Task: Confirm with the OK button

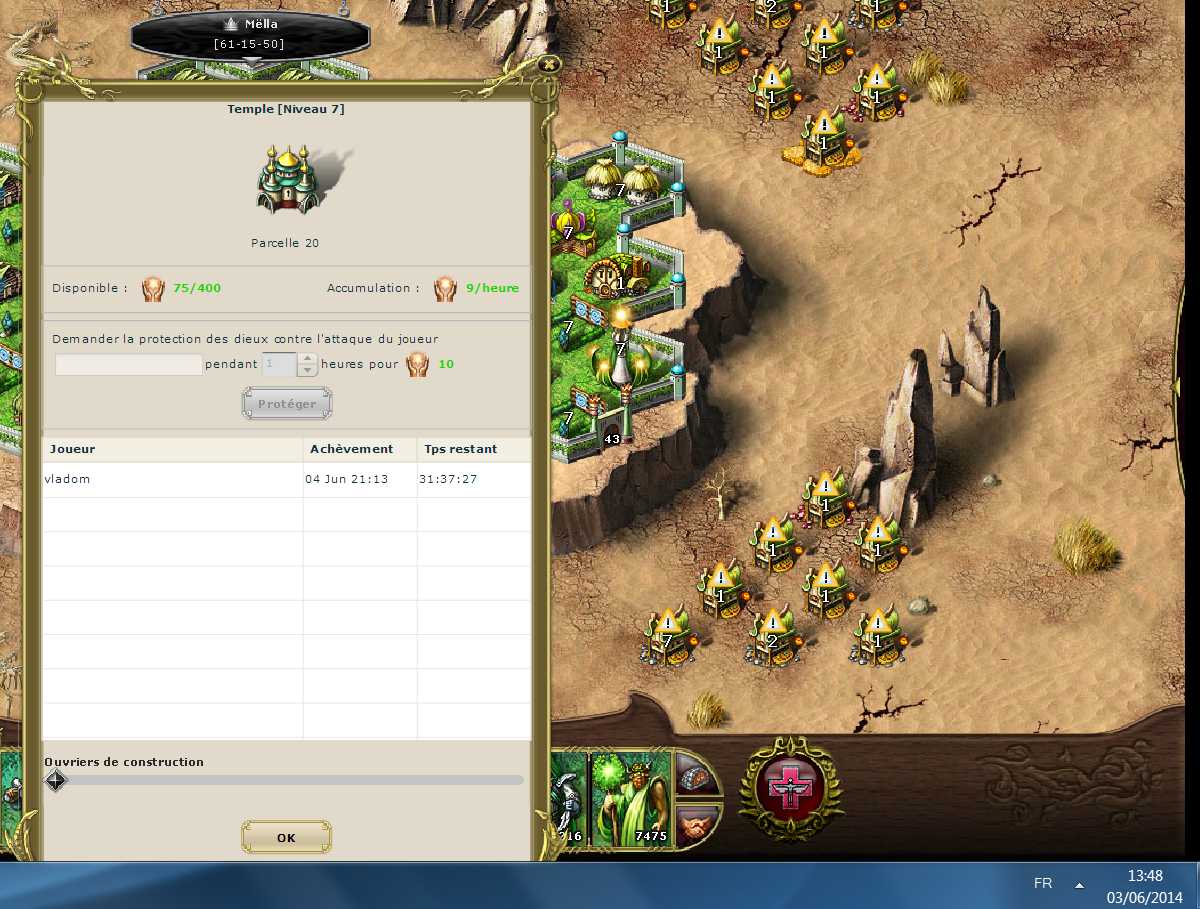Action: coord(286,838)
